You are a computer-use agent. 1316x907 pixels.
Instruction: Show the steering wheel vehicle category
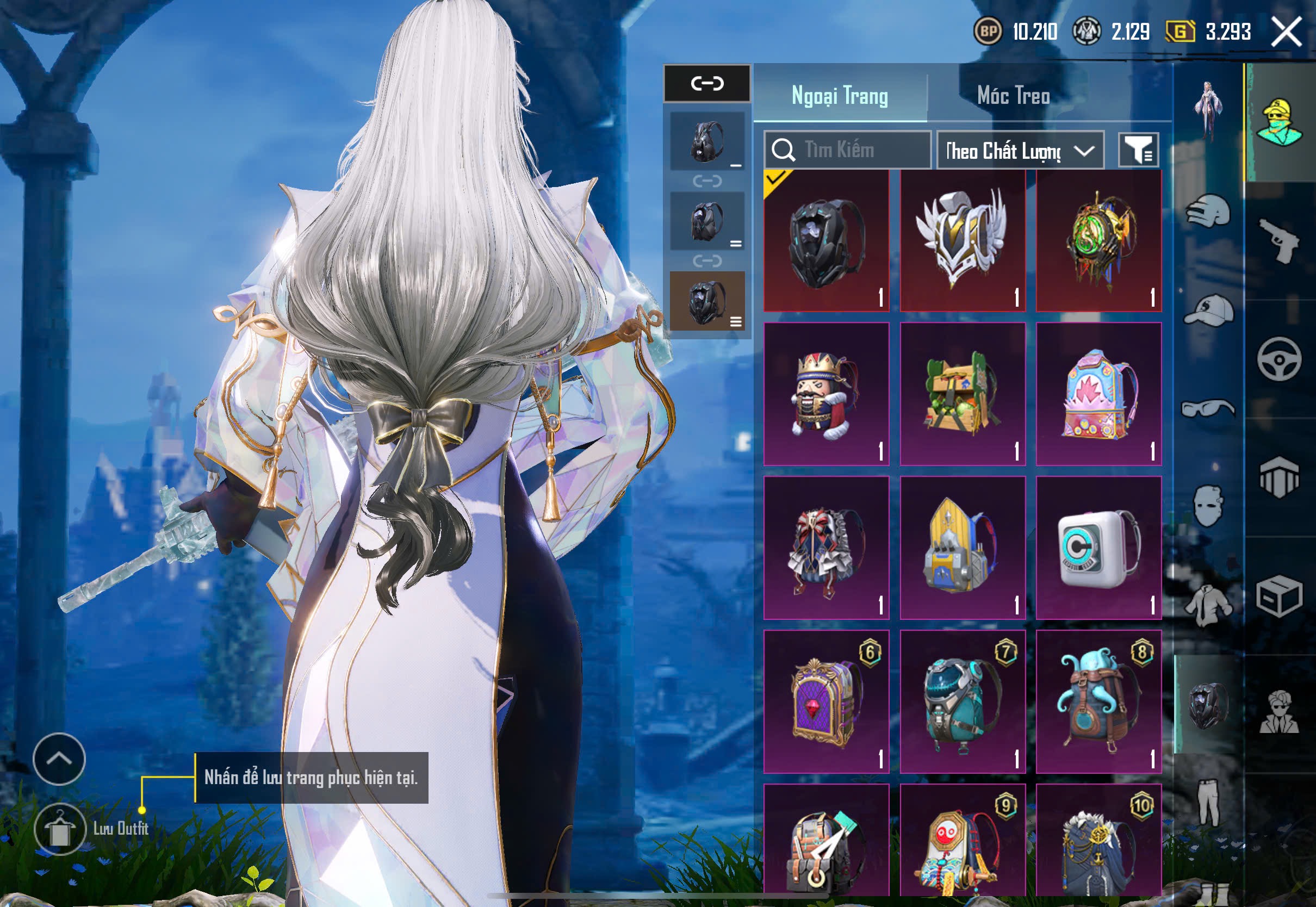coord(1279,359)
